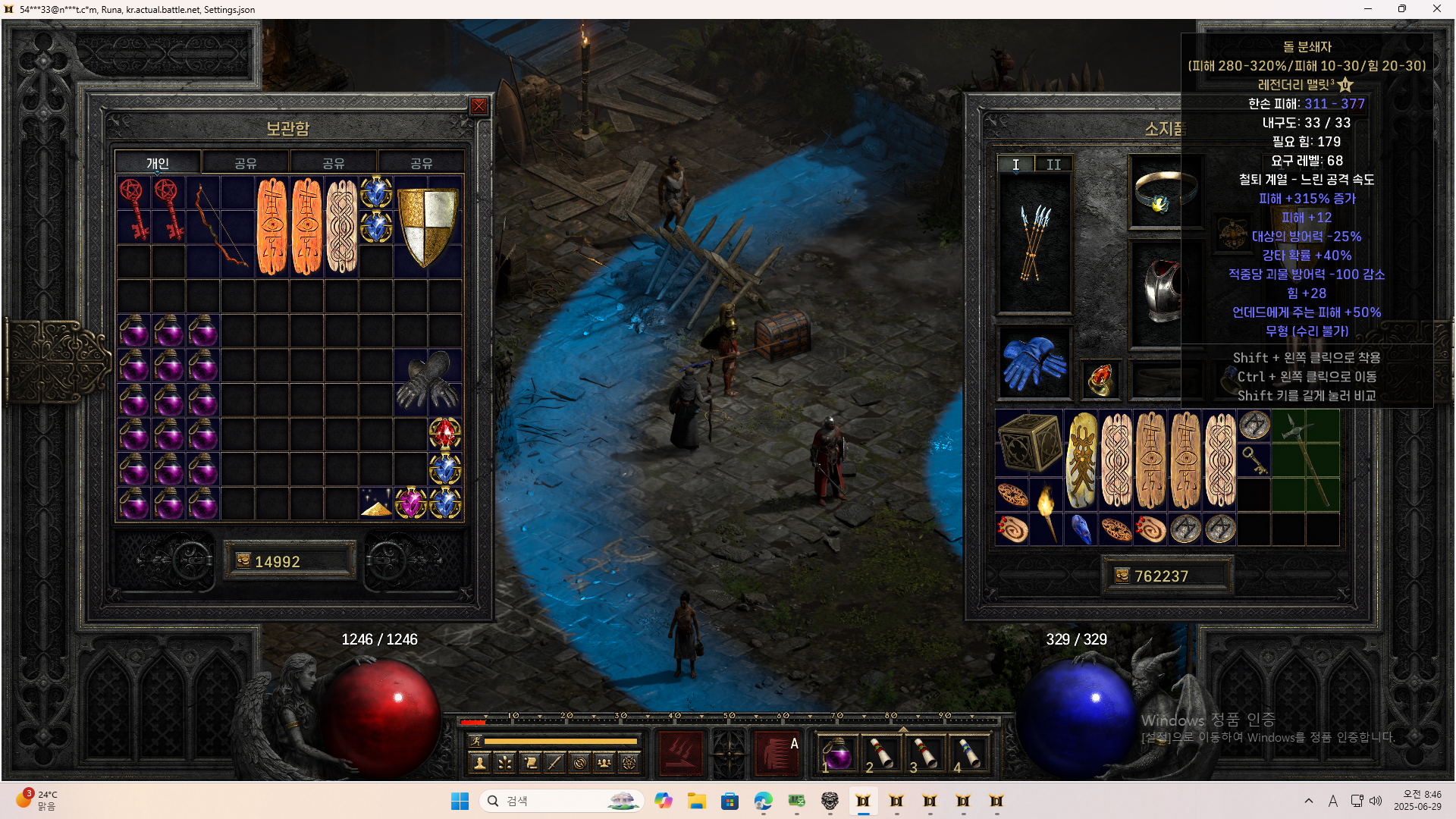Open the Windows Start menu

460,802
